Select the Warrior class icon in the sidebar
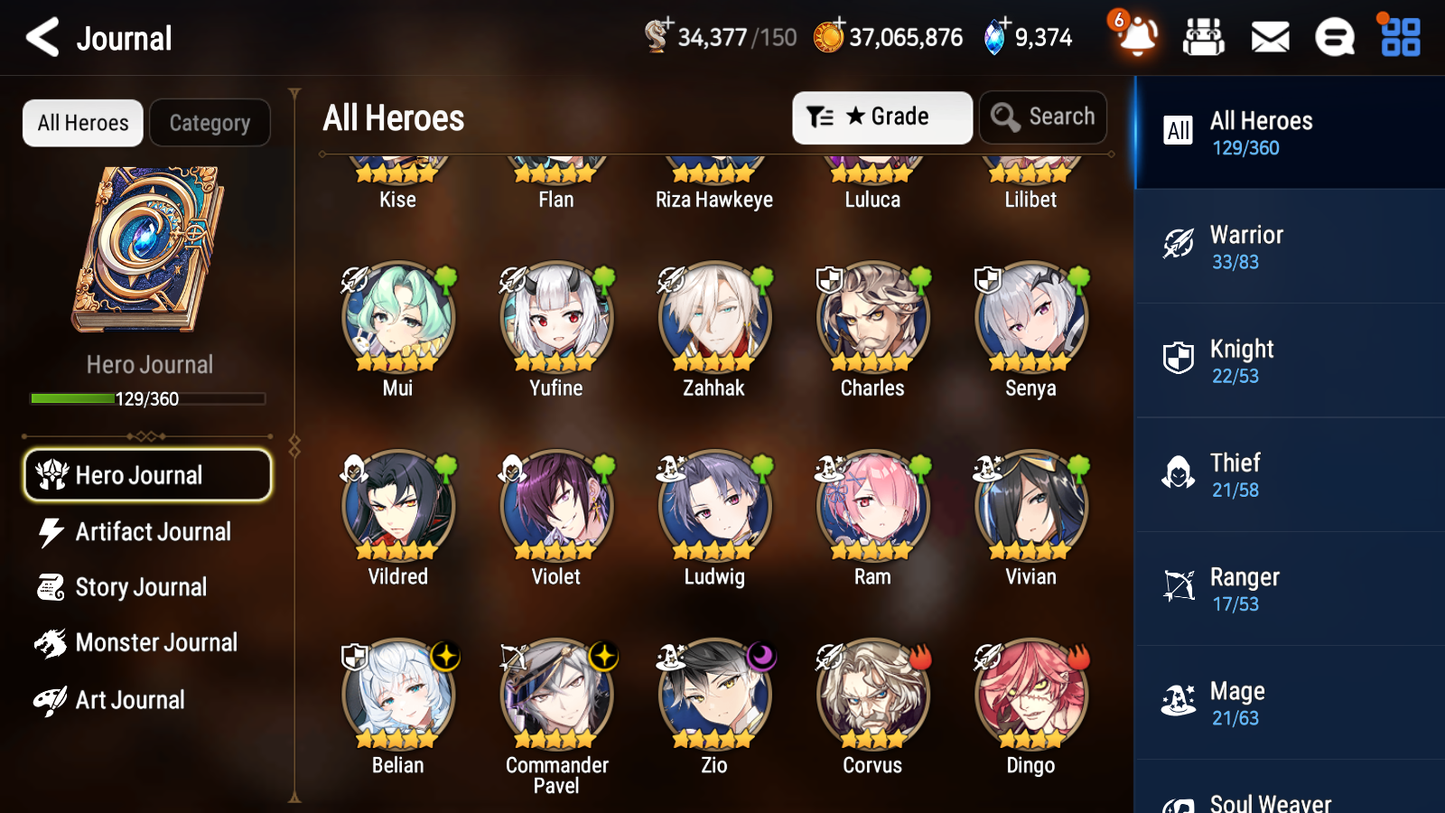The height and width of the screenshot is (813, 1445). pos(1178,243)
